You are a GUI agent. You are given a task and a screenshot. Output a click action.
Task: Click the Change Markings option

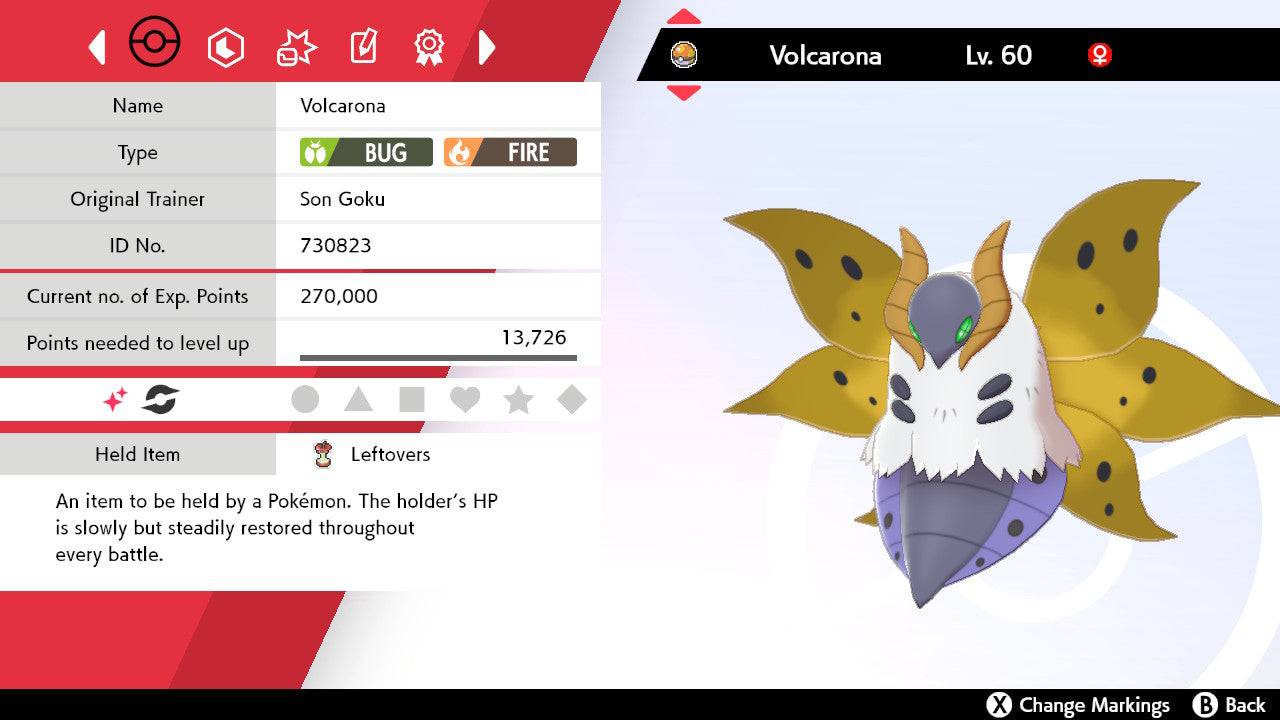tap(1078, 705)
